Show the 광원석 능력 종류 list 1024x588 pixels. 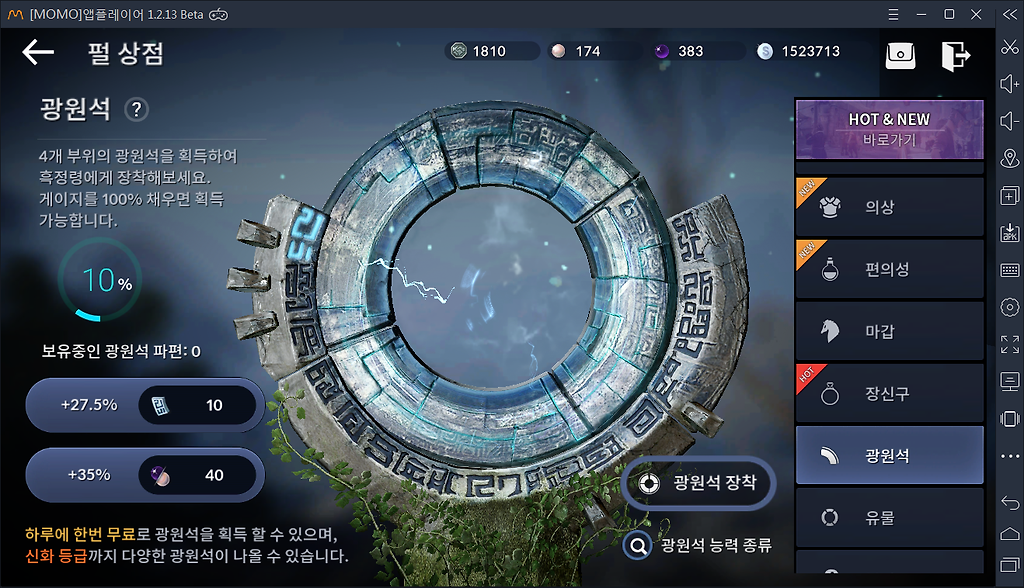[x=698, y=545]
